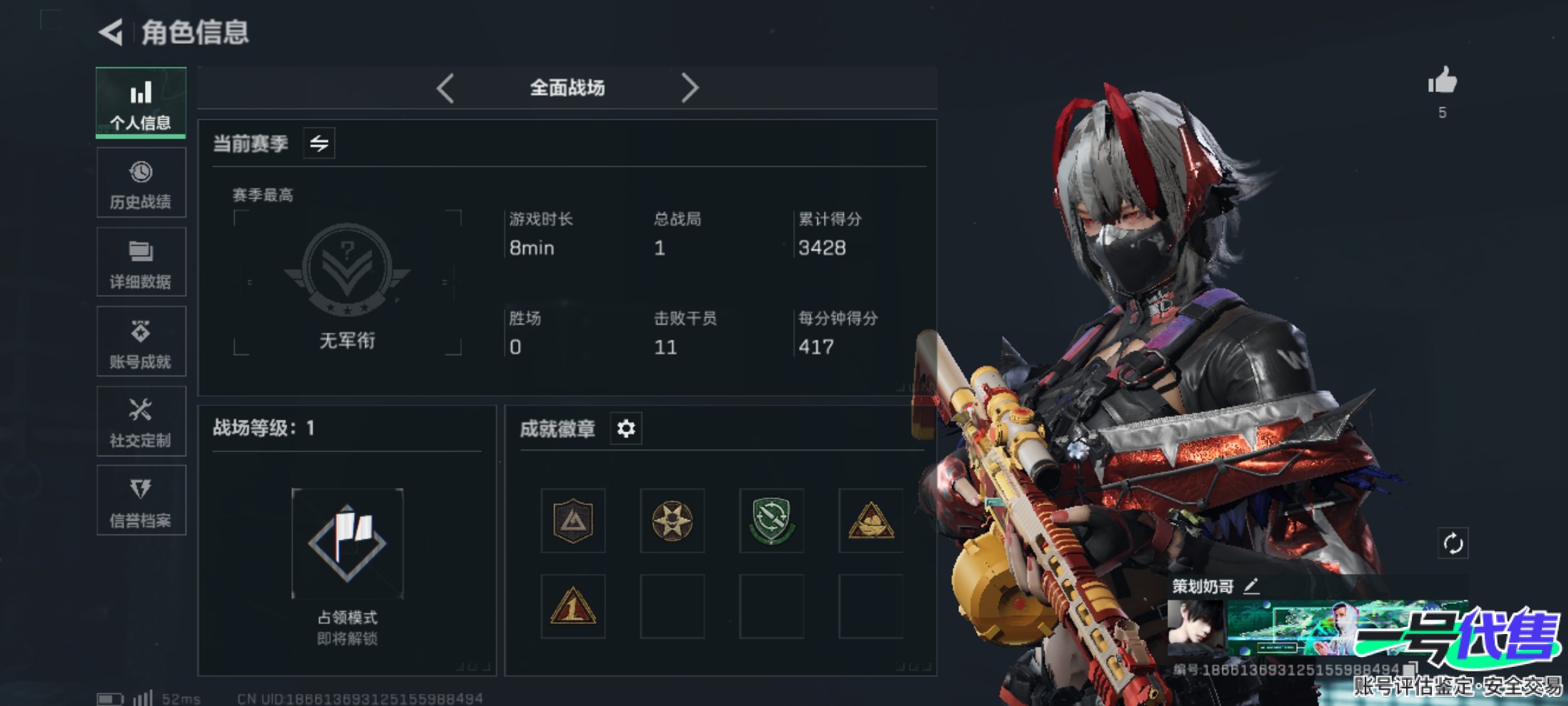The height and width of the screenshot is (706, 1568).
Task: Open the 社交定制 tab
Action: point(141,422)
